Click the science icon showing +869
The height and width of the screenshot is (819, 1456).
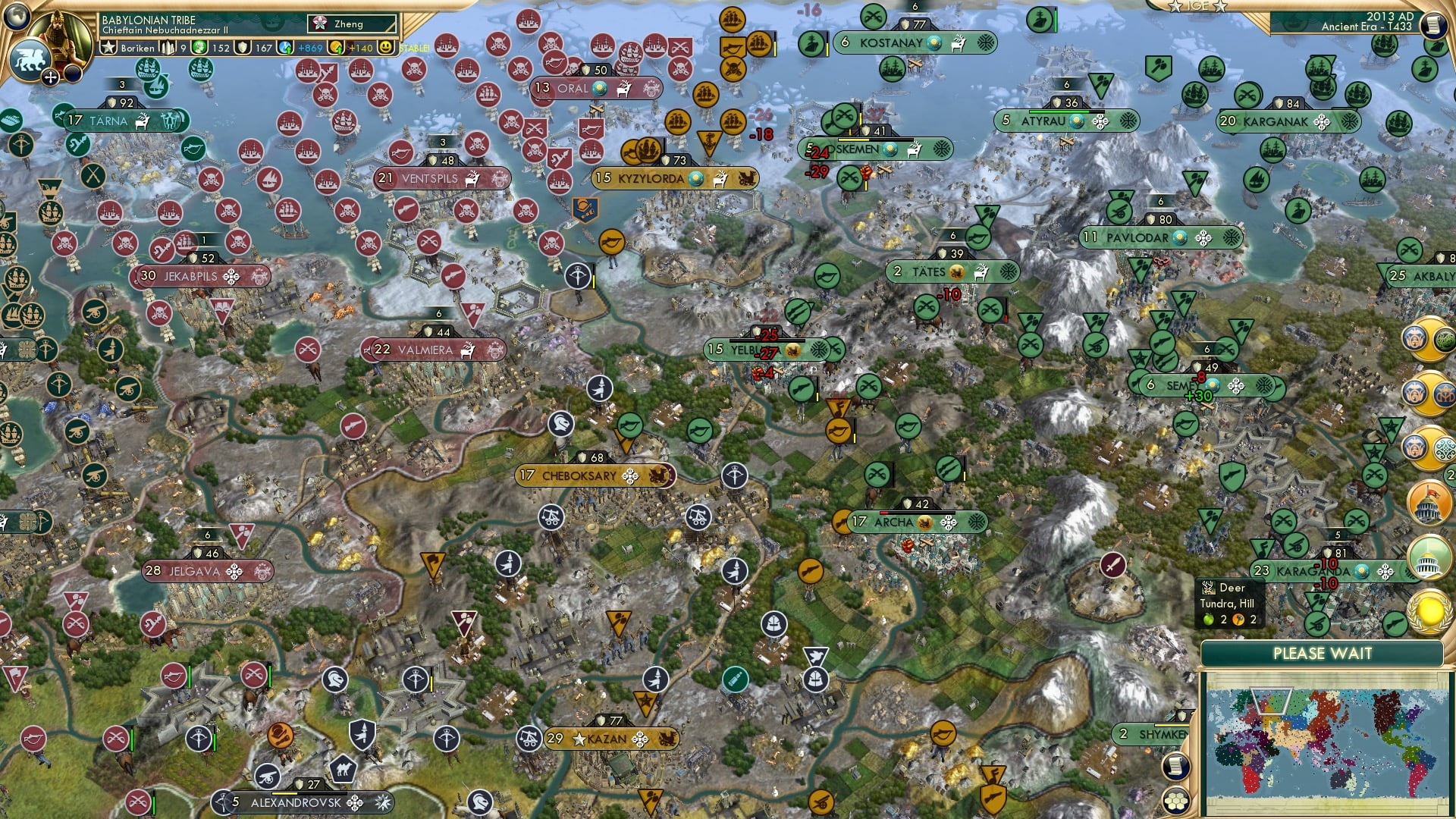(x=286, y=48)
